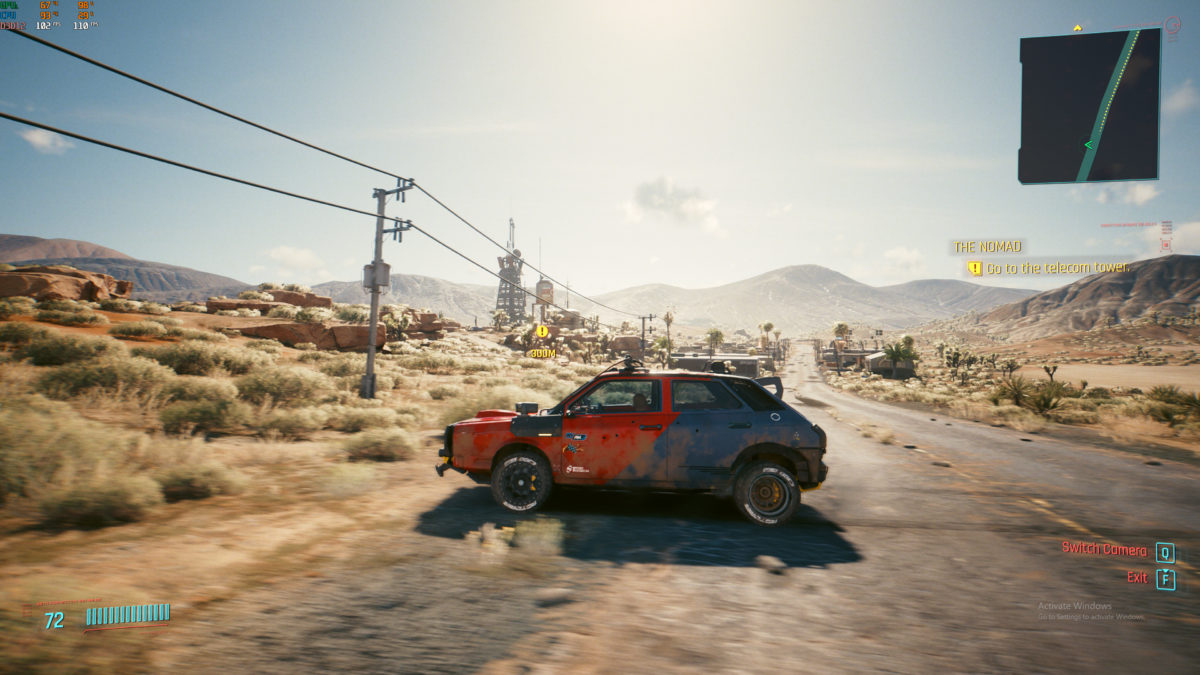
Task: Click the Exit vehicle label
Action: [1137, 577]
